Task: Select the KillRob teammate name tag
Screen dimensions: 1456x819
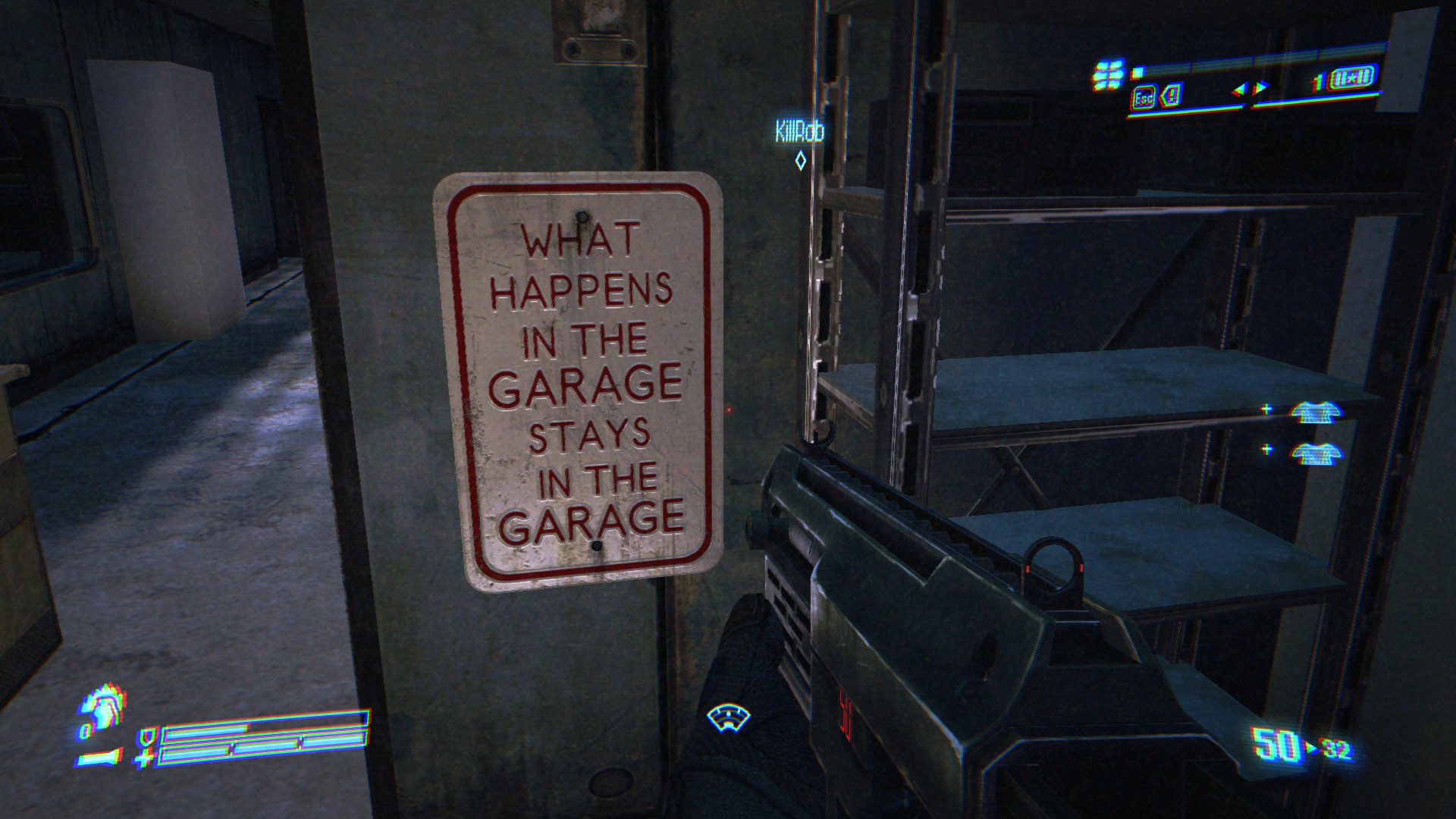Action: (x=799, y=132)
